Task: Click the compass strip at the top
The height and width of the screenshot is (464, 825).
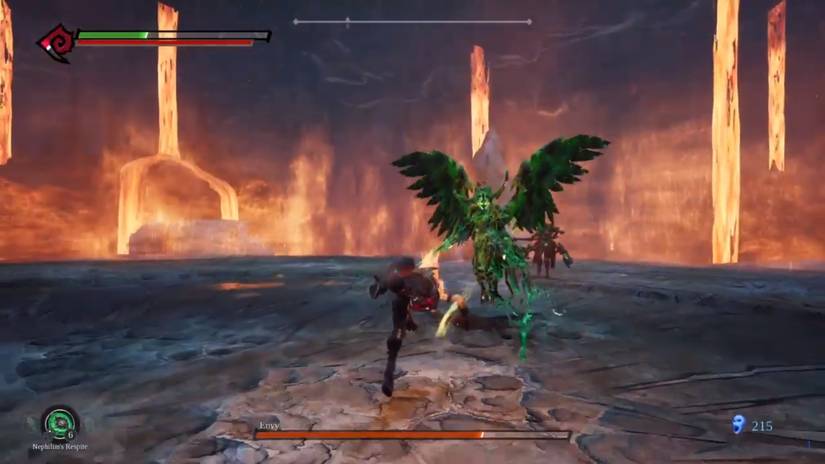Action: click(x=412, y=21)
